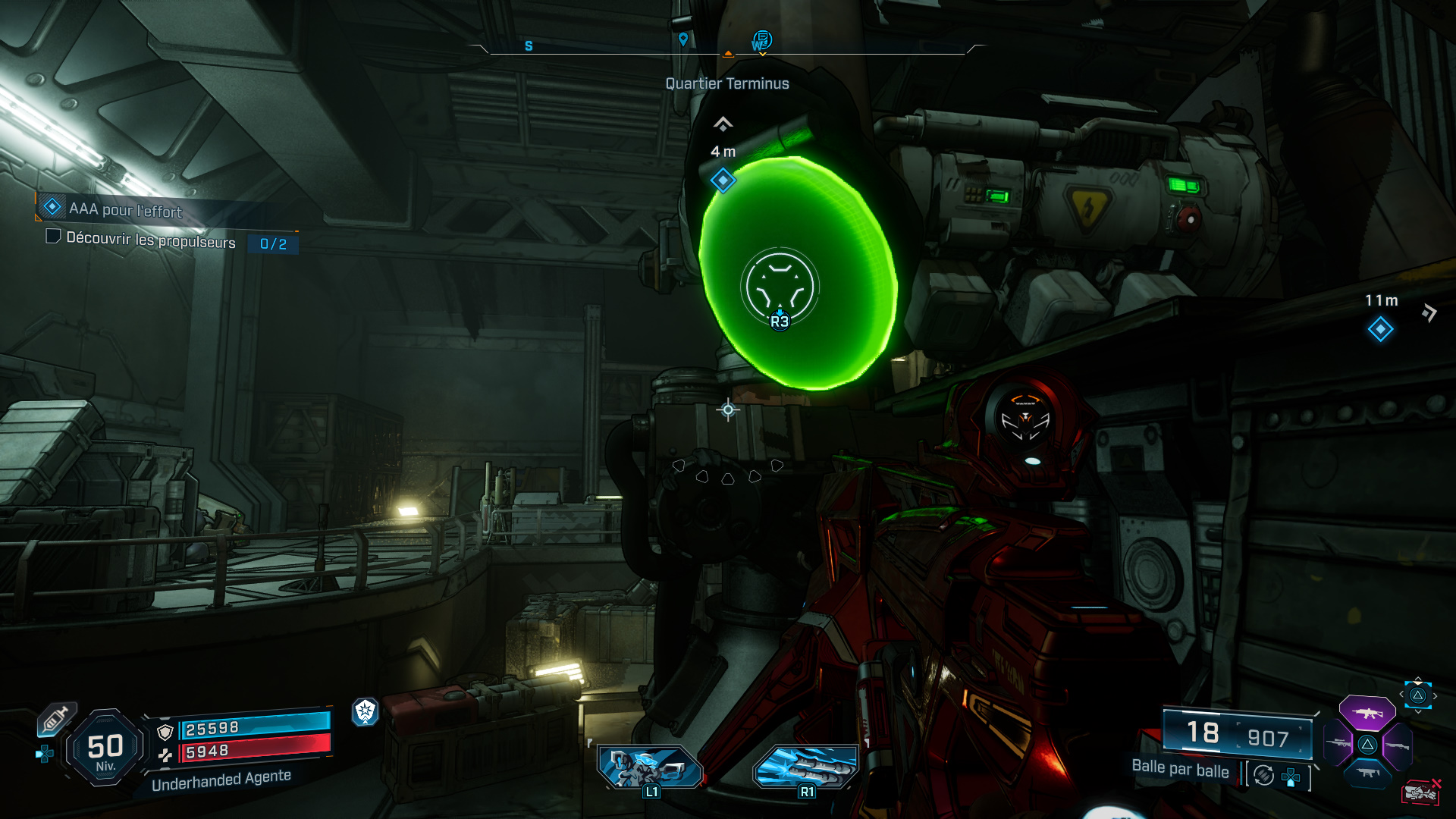Choose the SMG in the bottom weapon slot
1456x819 pixels.
click(1367, 773)
